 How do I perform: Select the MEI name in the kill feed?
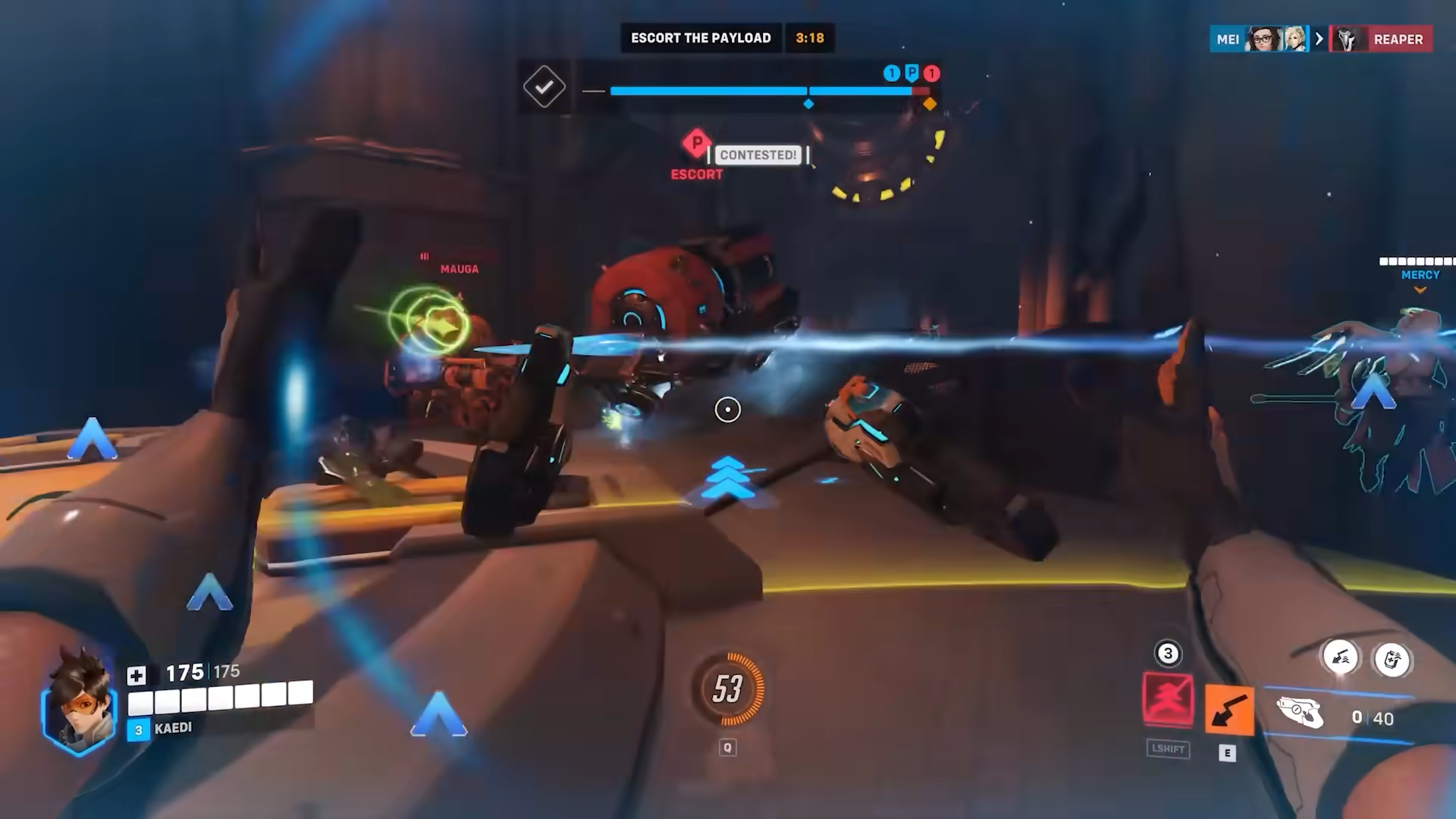click(1227, 39)
